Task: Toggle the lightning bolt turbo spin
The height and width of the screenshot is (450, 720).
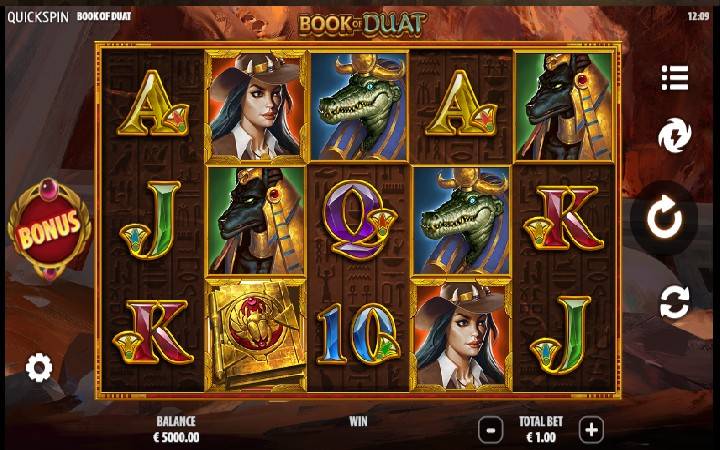Action: tap(675, 136)
